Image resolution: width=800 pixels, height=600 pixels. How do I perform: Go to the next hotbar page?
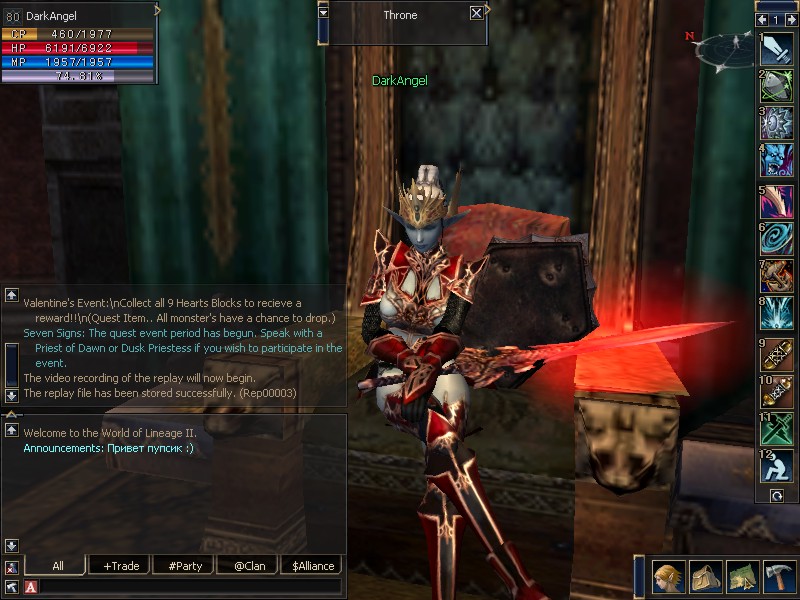click(x=790, y=19)
